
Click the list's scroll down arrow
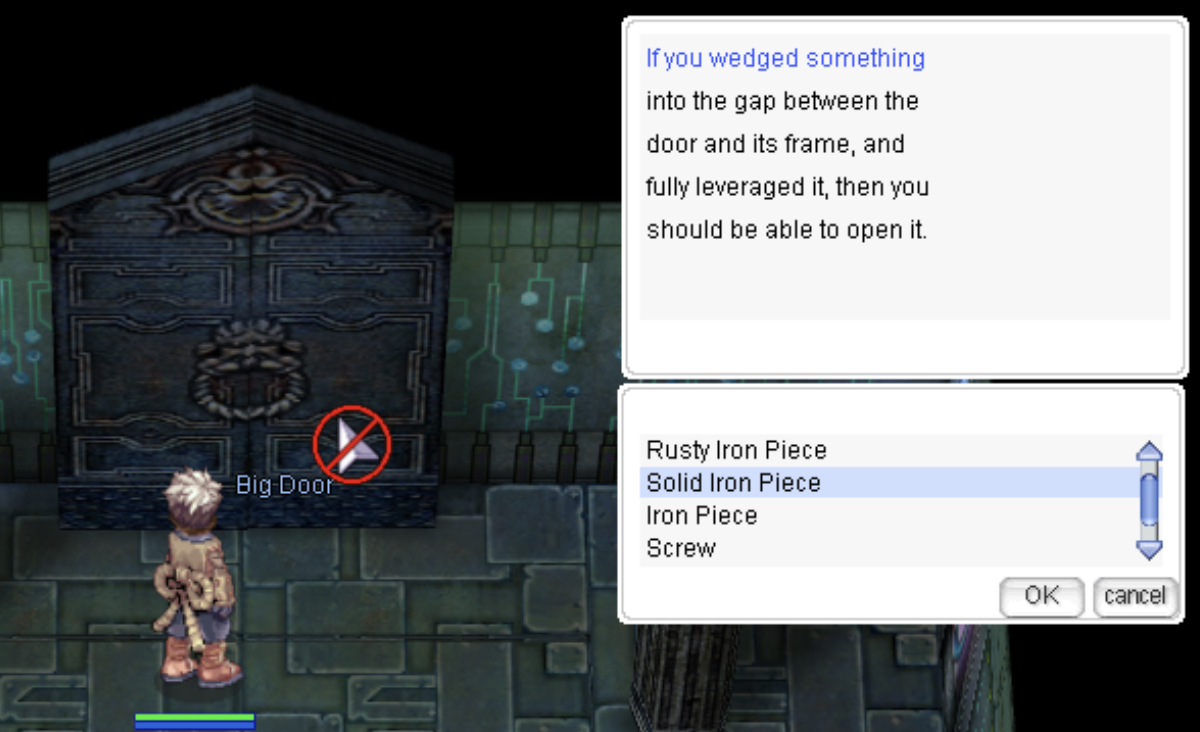coord(1150,548)
